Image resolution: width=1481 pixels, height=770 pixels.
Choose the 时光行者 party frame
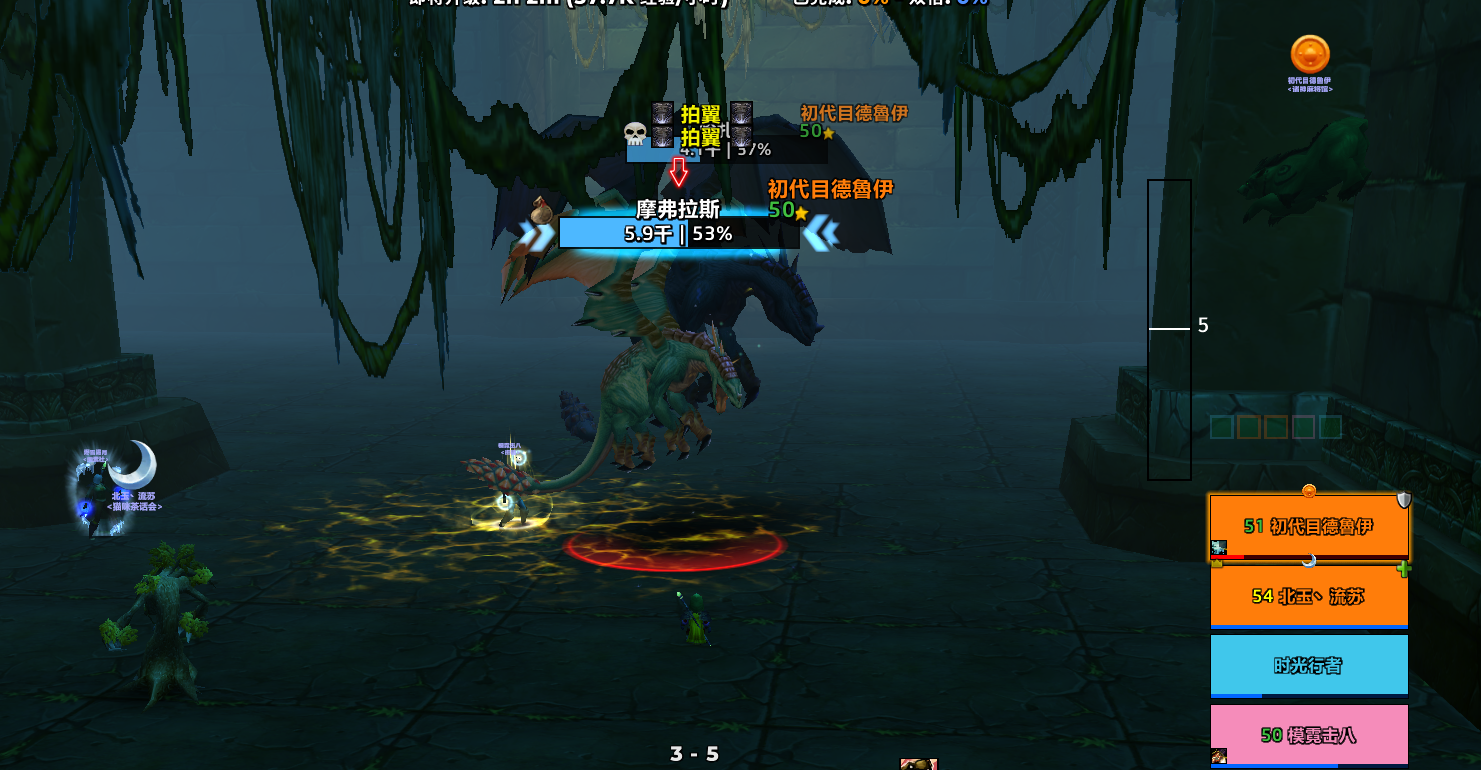[1308, 665]
